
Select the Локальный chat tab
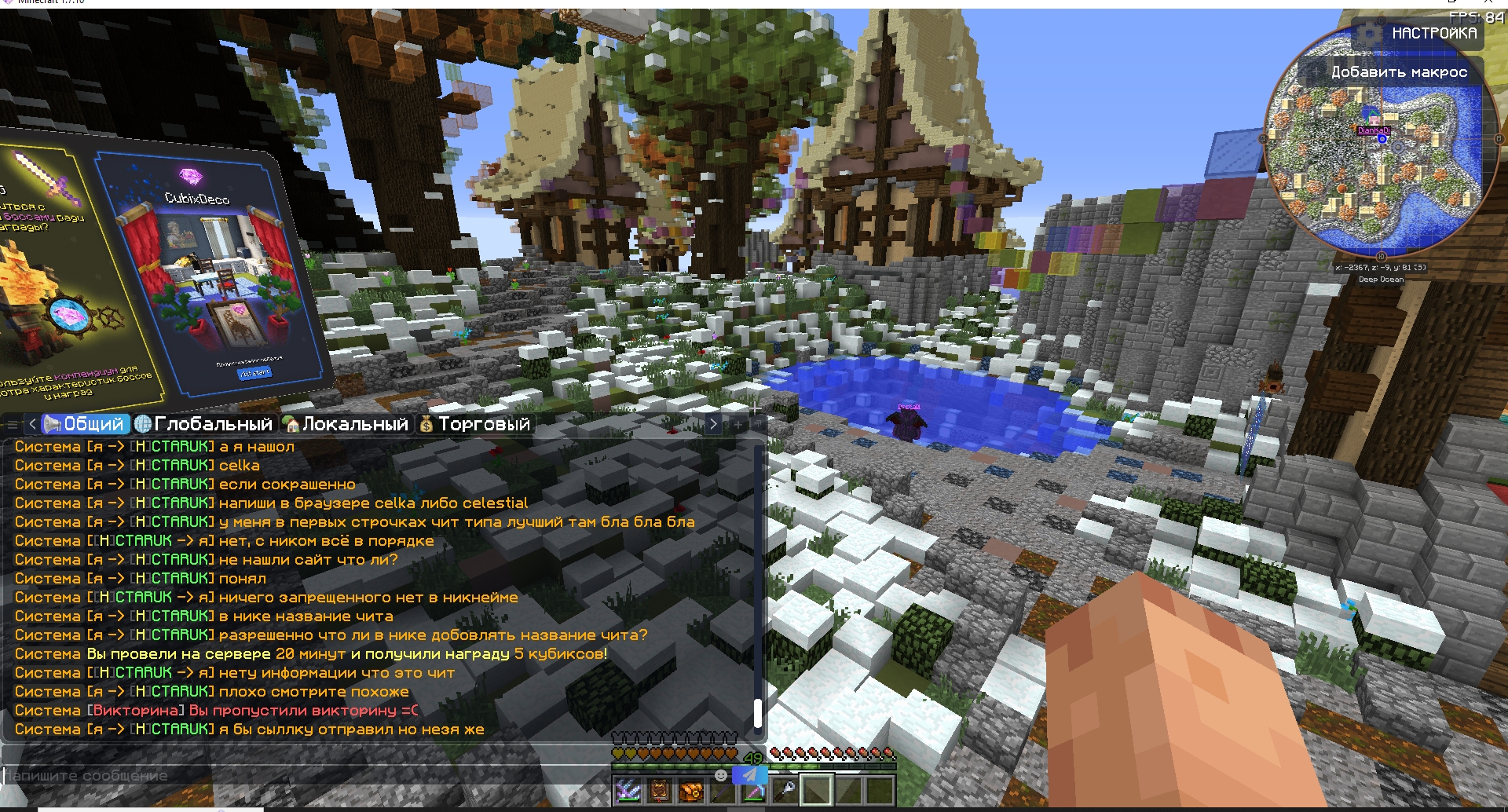(346, 425)
